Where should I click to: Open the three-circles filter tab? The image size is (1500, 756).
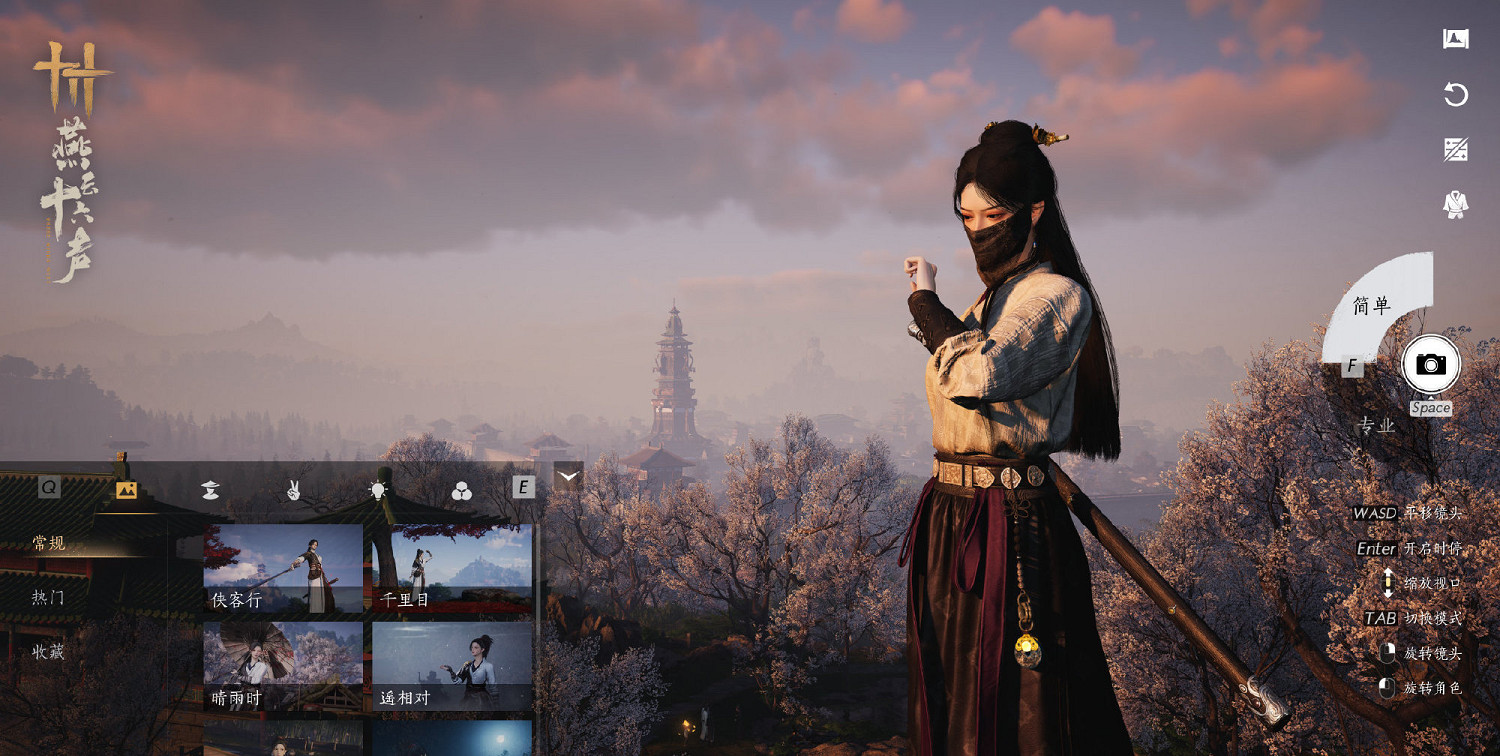[461, 490]
